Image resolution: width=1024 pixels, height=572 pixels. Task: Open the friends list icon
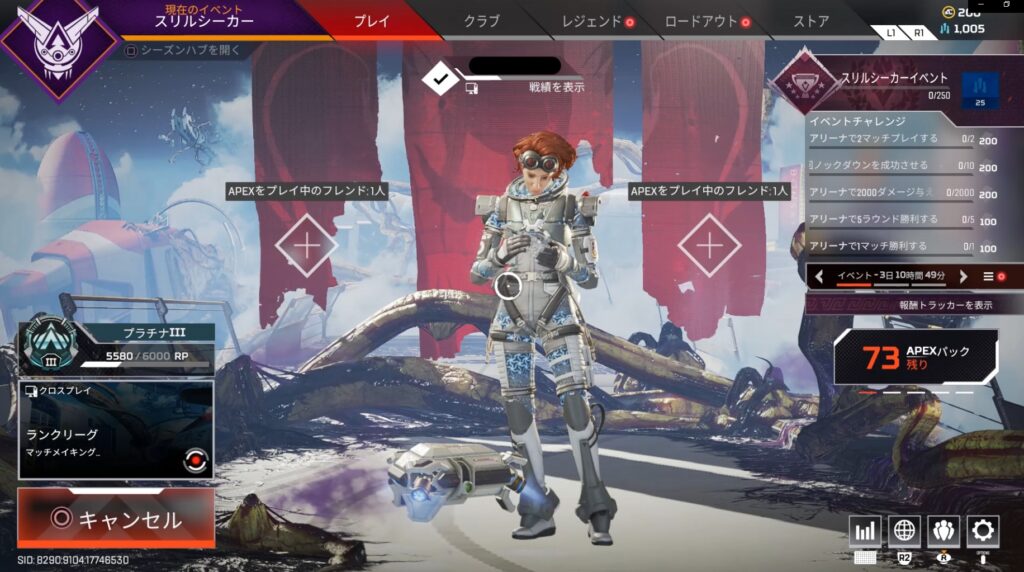944,531
